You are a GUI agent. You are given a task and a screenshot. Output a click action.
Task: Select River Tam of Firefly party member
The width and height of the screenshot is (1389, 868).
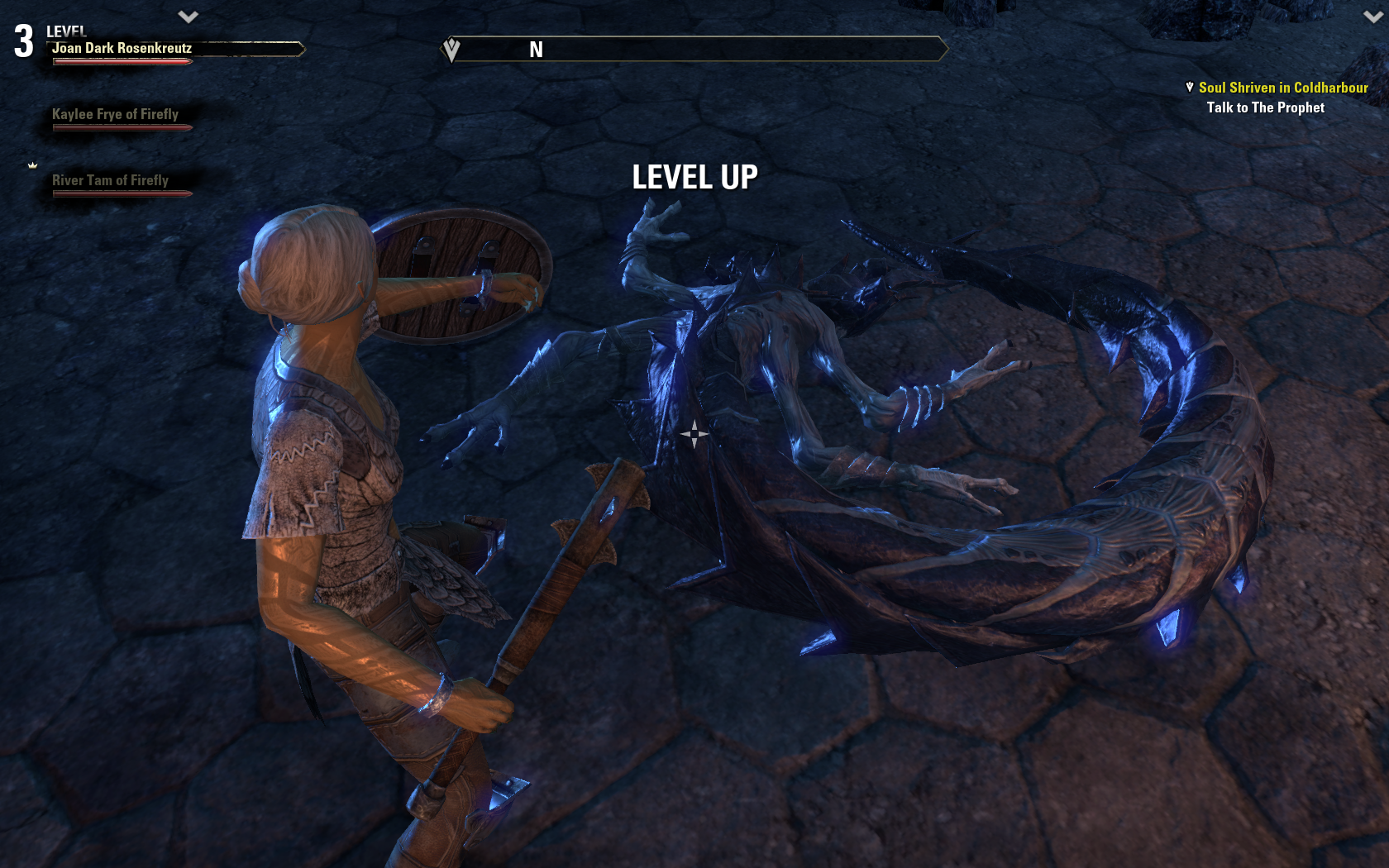tap(111, 181)
